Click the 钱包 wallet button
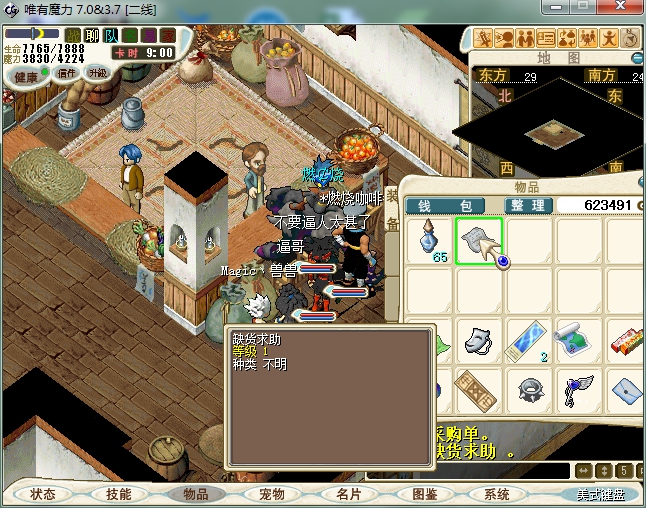Viewport: 646px width, 508px height. 444,205
